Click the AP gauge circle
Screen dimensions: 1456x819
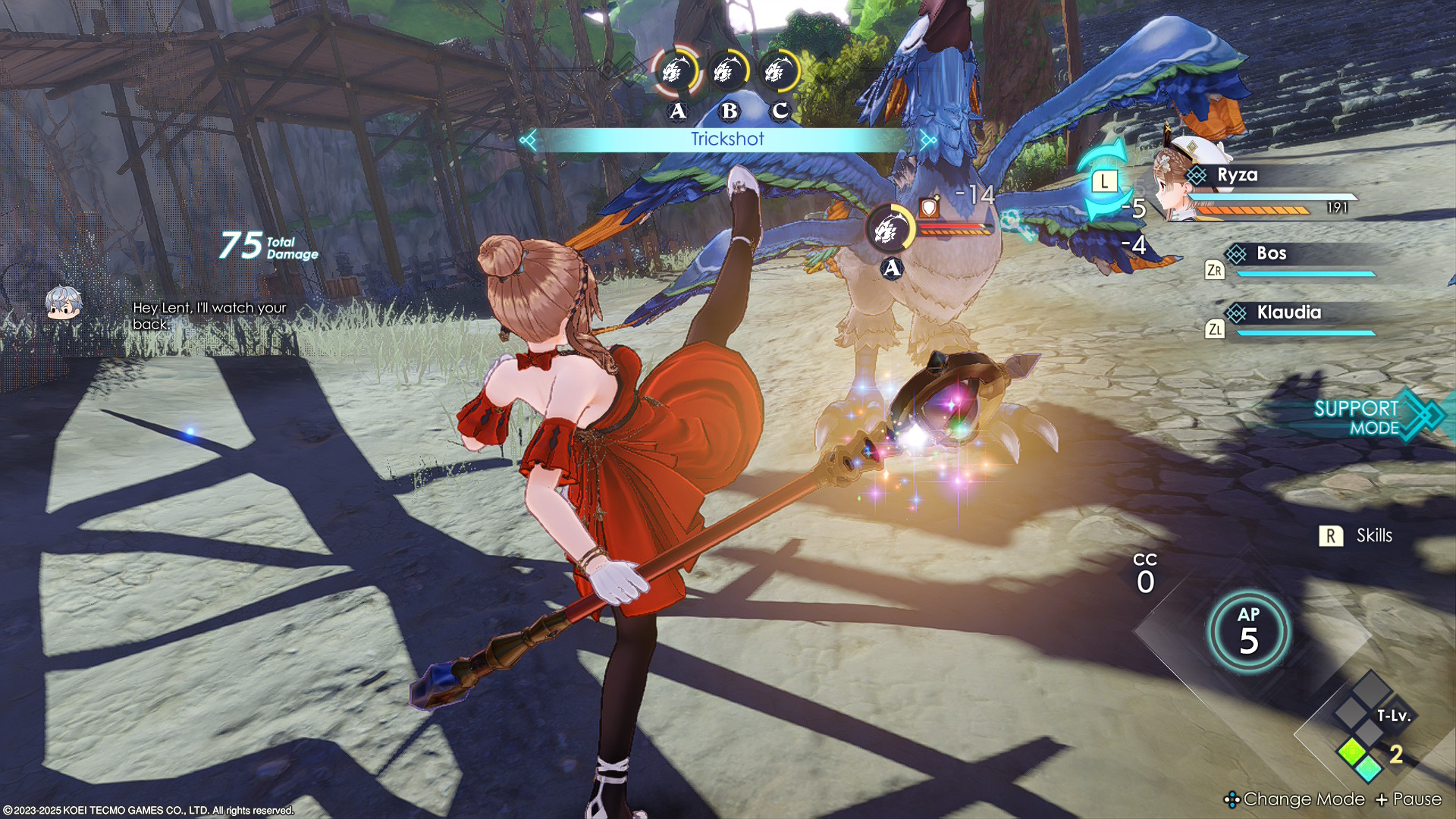(x=1248, y=632)
